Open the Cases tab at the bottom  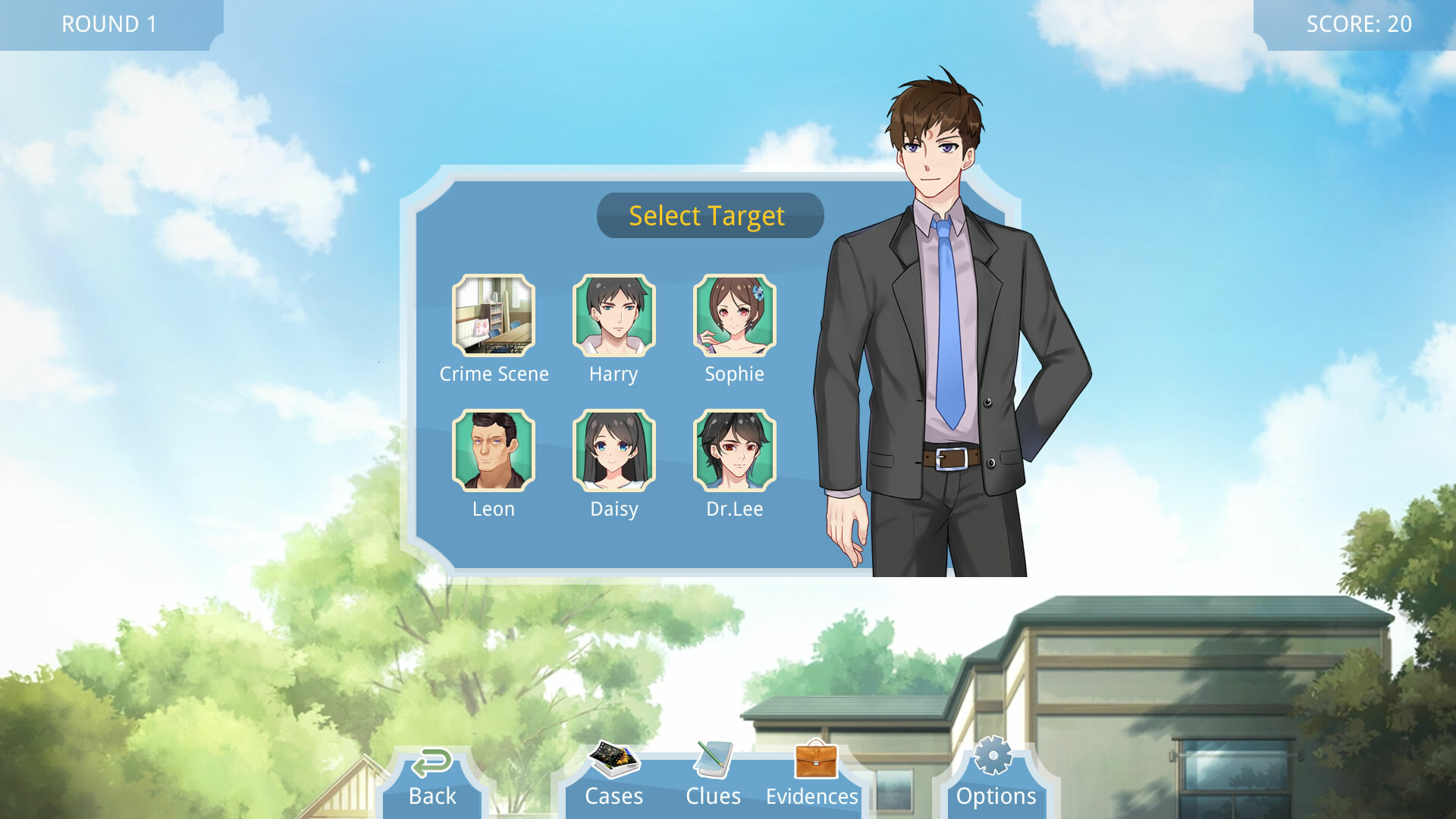click(613, 795)
